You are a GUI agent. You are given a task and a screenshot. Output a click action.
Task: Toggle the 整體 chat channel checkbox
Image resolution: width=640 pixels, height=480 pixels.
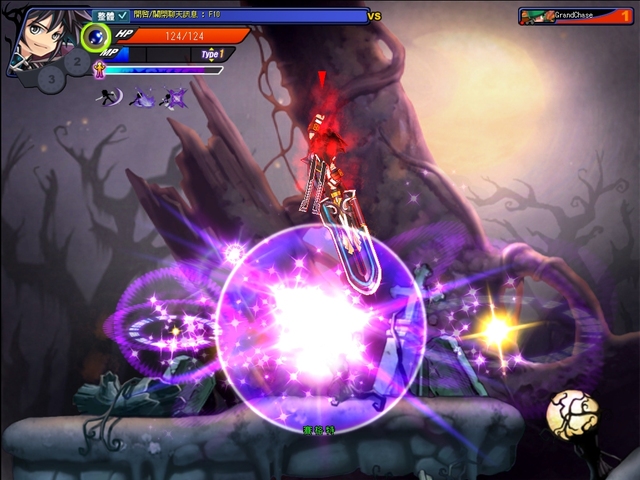(122, 16)
